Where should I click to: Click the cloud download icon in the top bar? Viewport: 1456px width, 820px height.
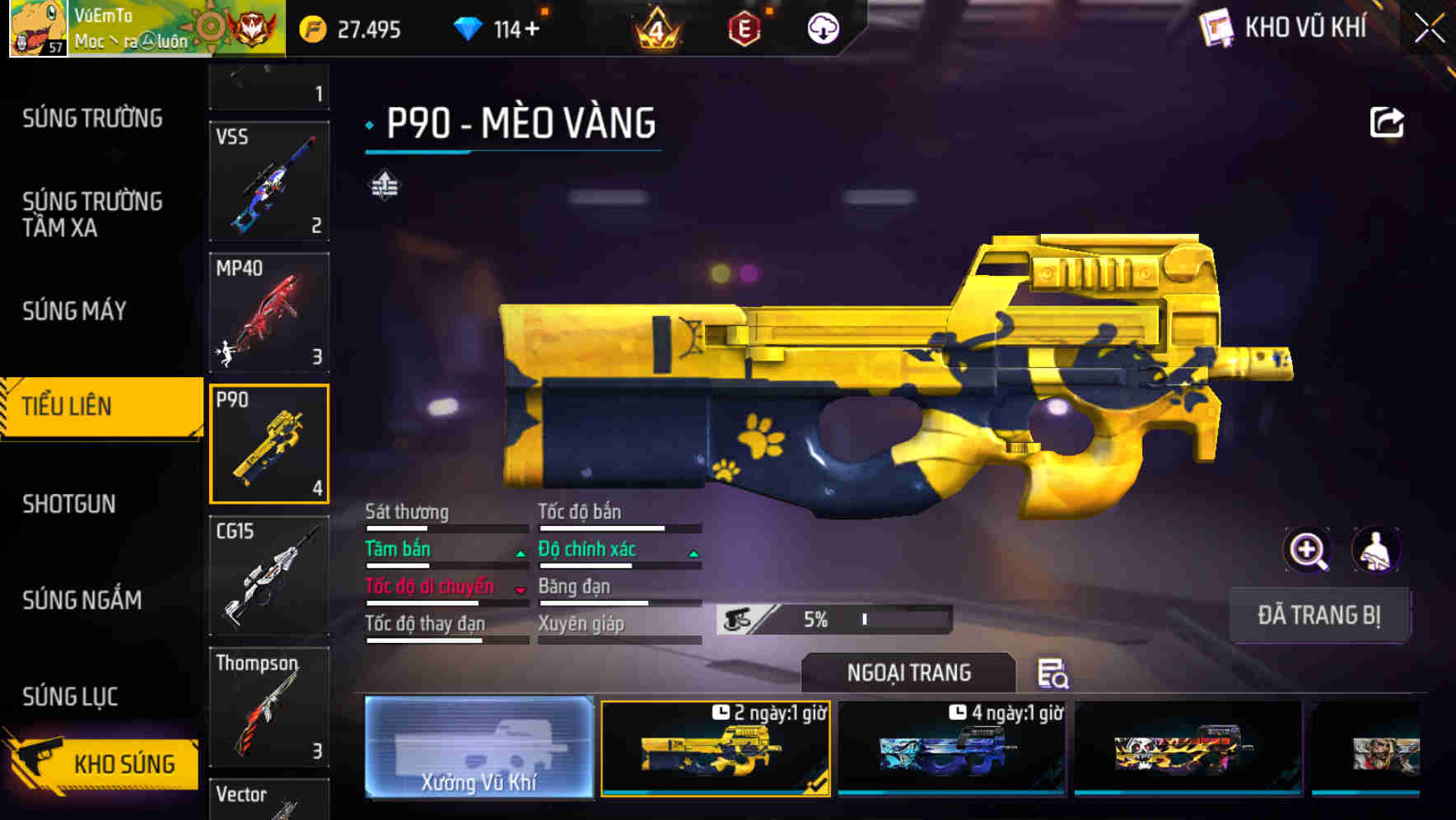click(823, 29)
